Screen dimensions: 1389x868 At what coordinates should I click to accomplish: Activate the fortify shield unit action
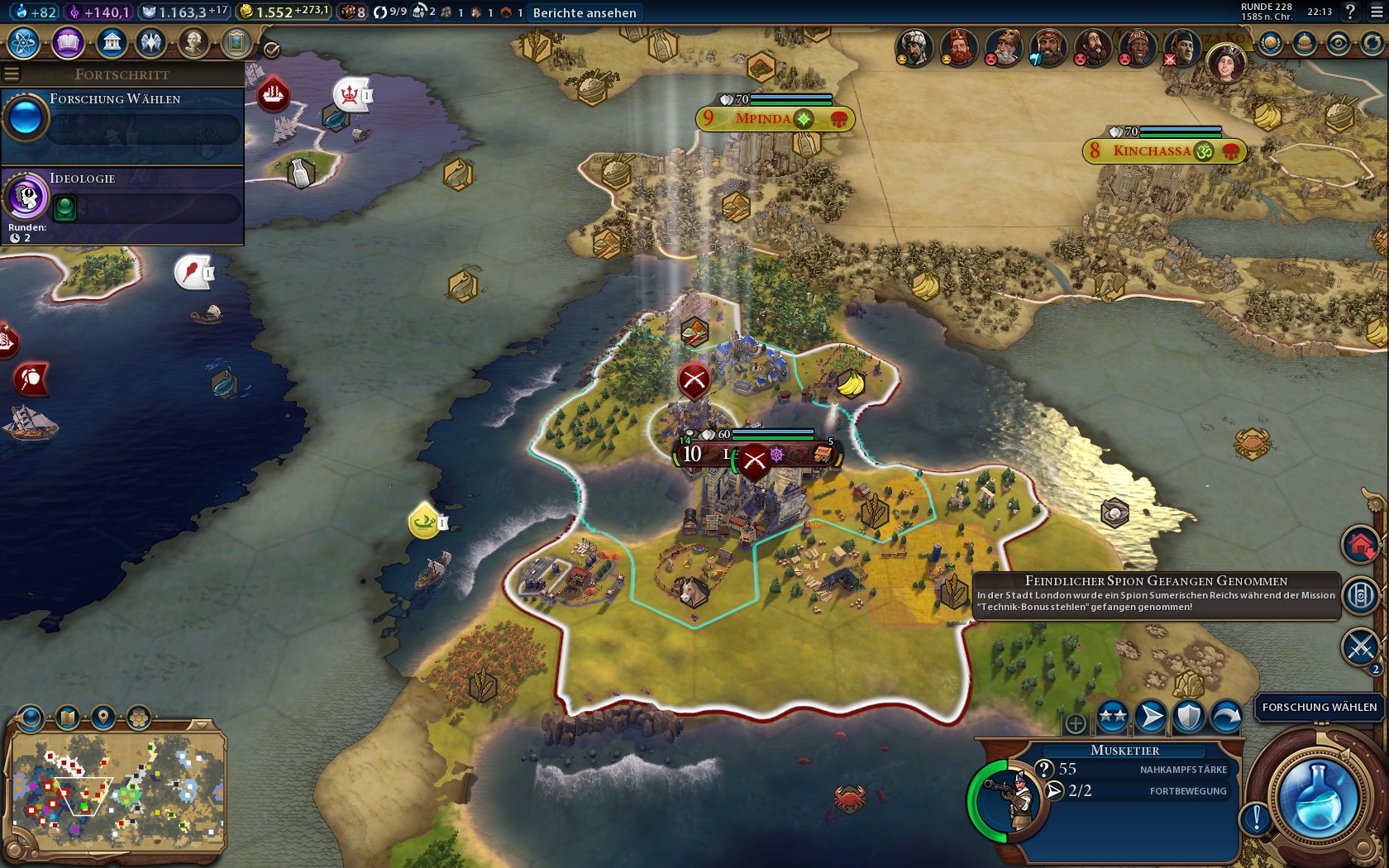click(1188, 717)
